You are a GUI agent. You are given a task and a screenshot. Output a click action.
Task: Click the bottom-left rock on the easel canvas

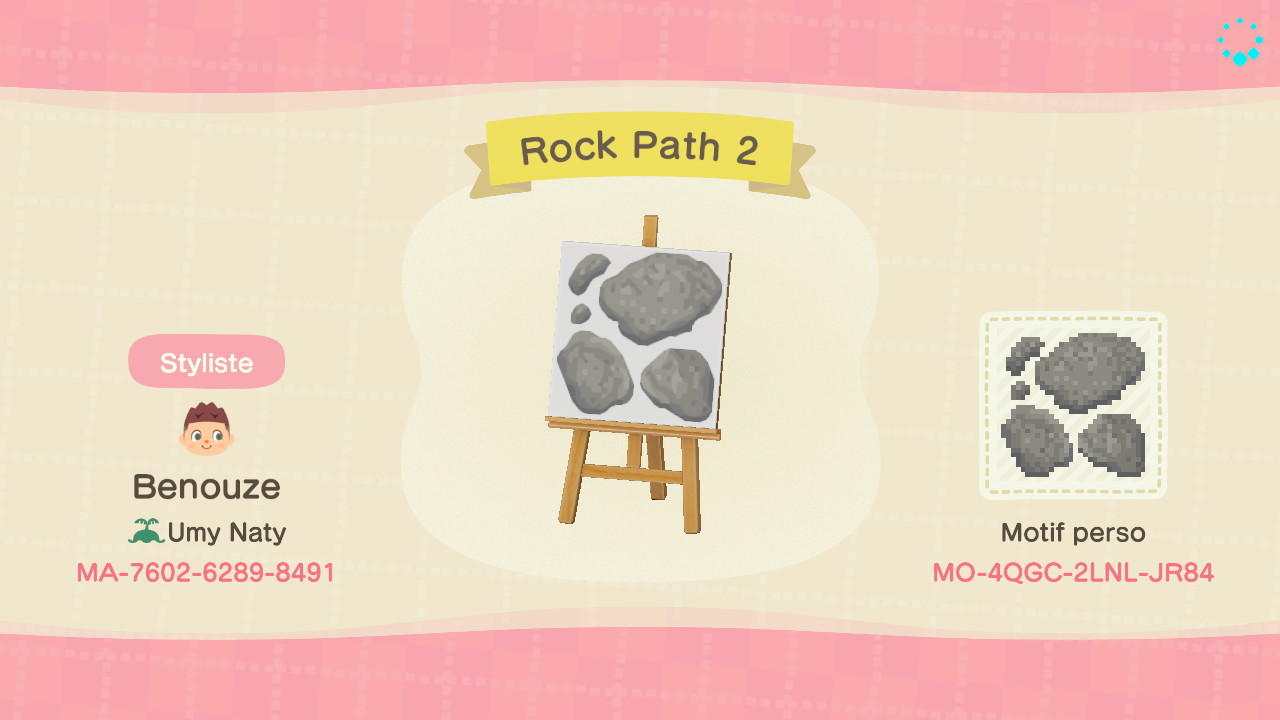tap(595, 375)
